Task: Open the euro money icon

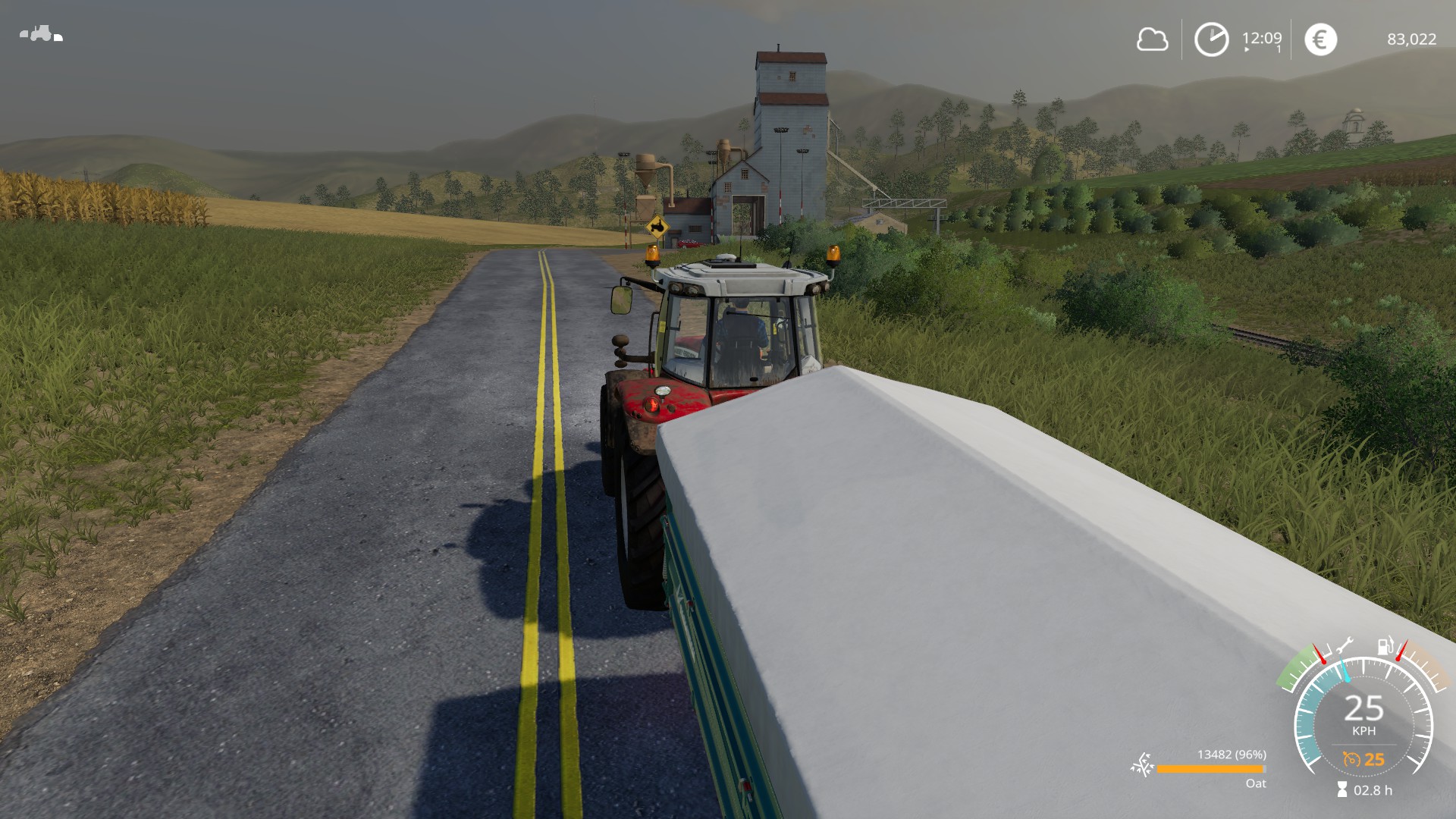Action: coord(1320,39)
